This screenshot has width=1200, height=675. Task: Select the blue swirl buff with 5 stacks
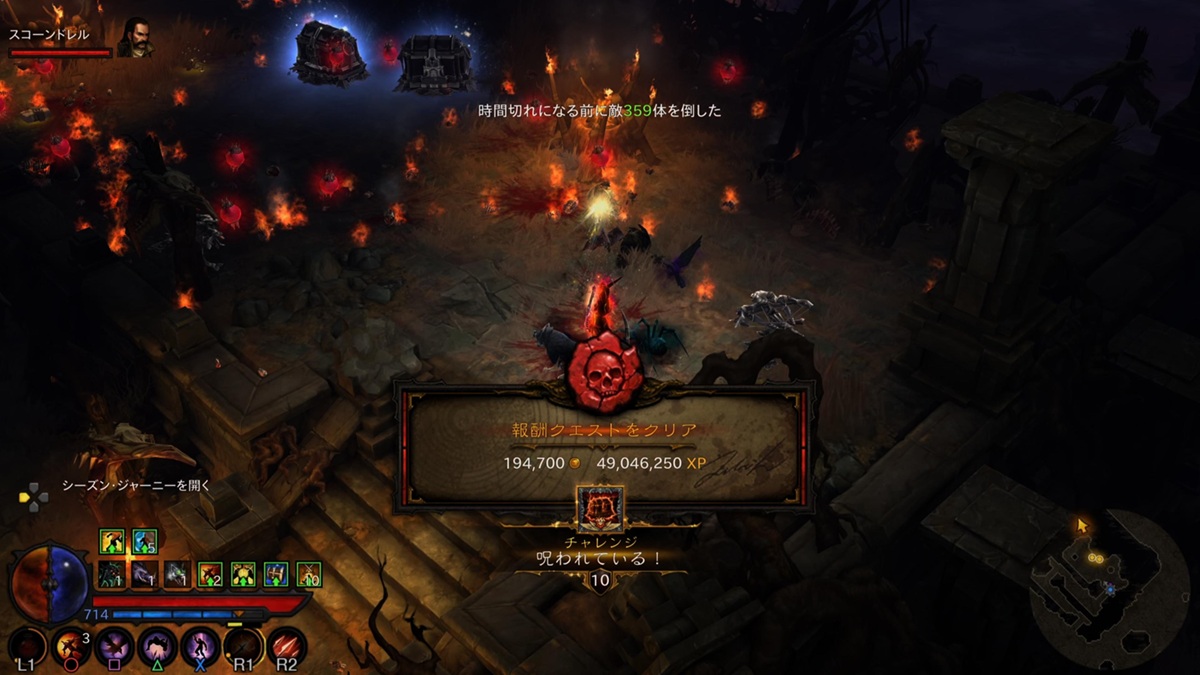point(144,541)
